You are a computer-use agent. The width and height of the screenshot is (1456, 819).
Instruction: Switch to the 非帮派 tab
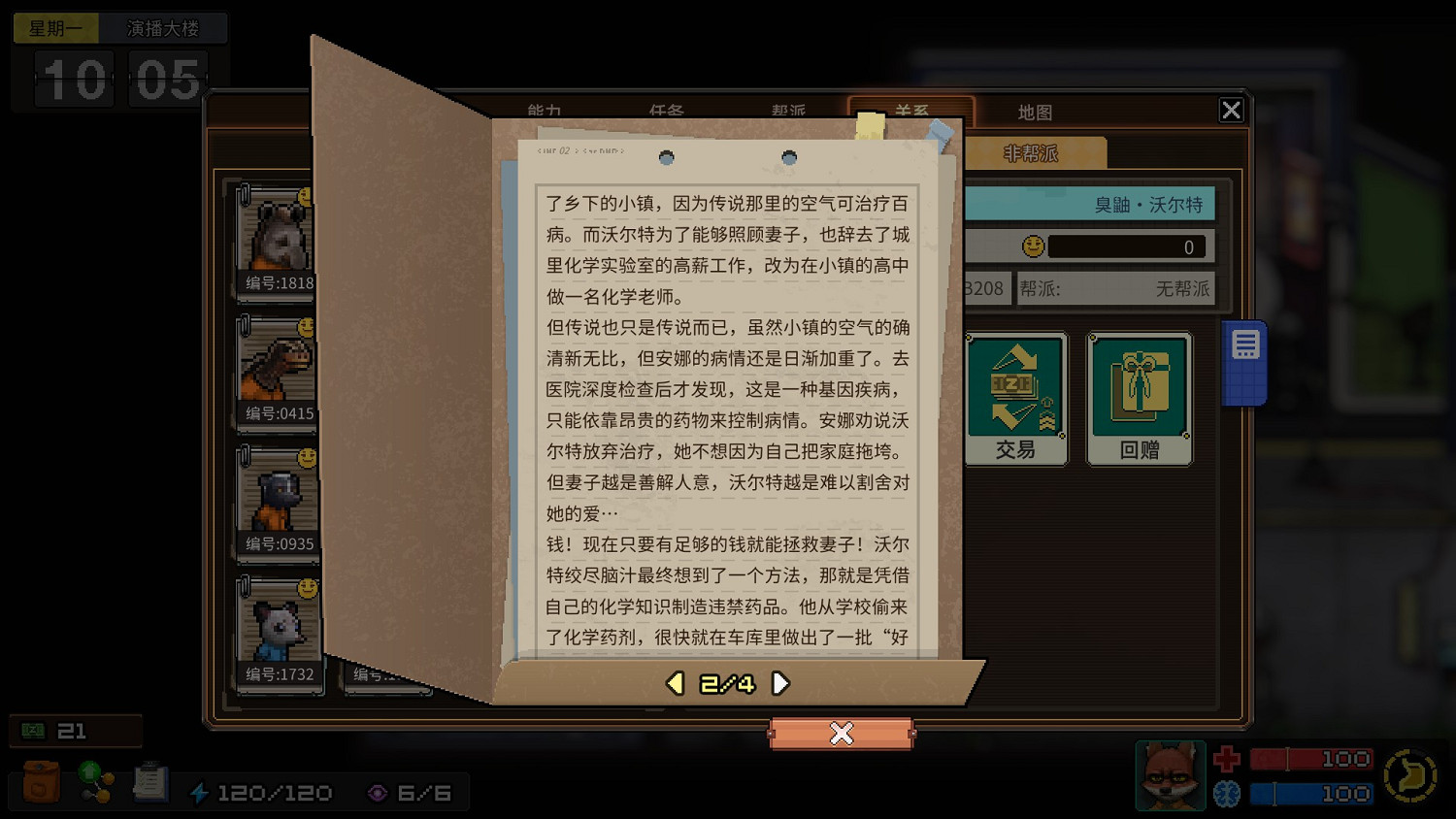click(1031, 152)
